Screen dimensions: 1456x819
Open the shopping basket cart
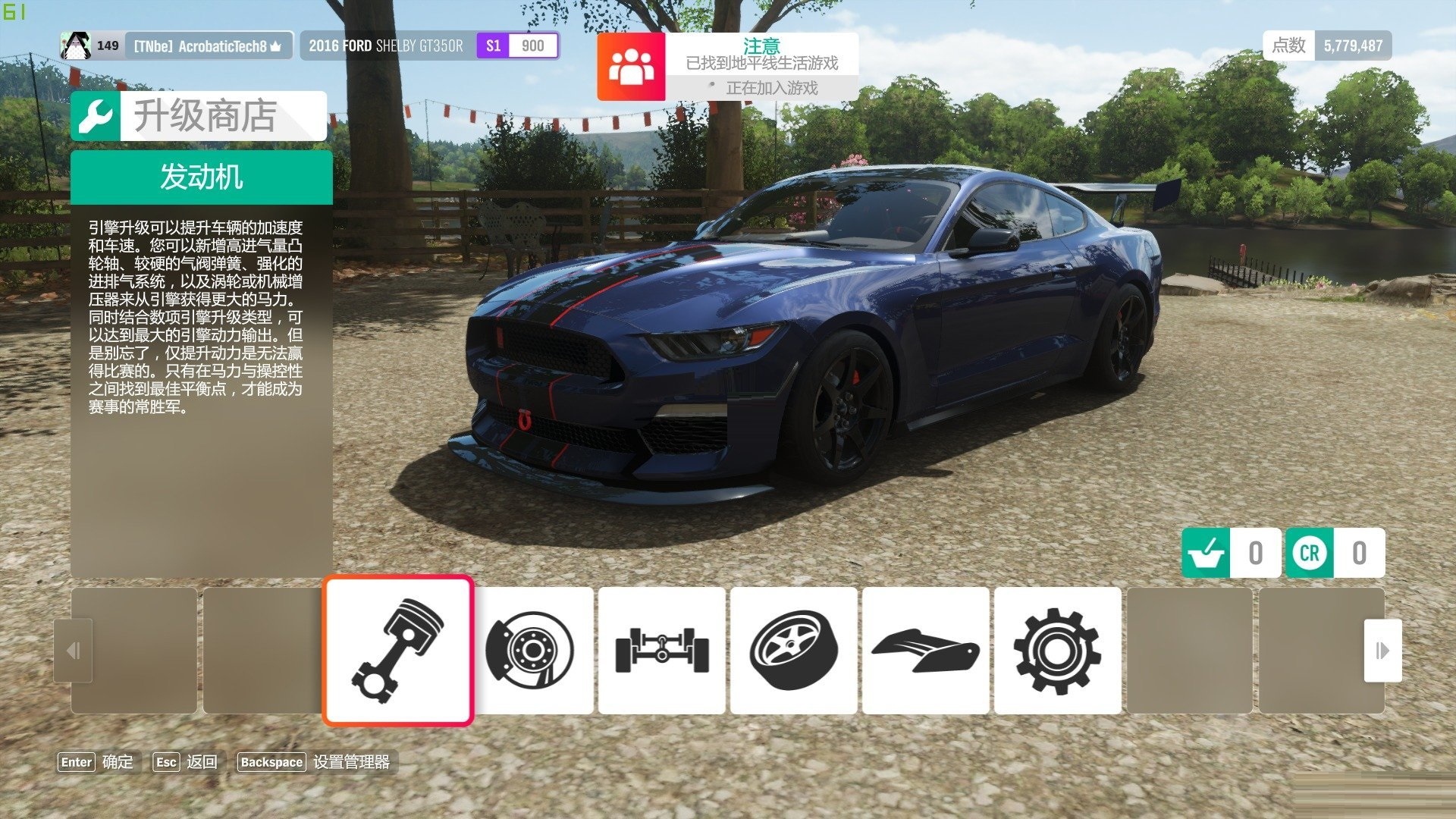click(x=1207, y=553)
